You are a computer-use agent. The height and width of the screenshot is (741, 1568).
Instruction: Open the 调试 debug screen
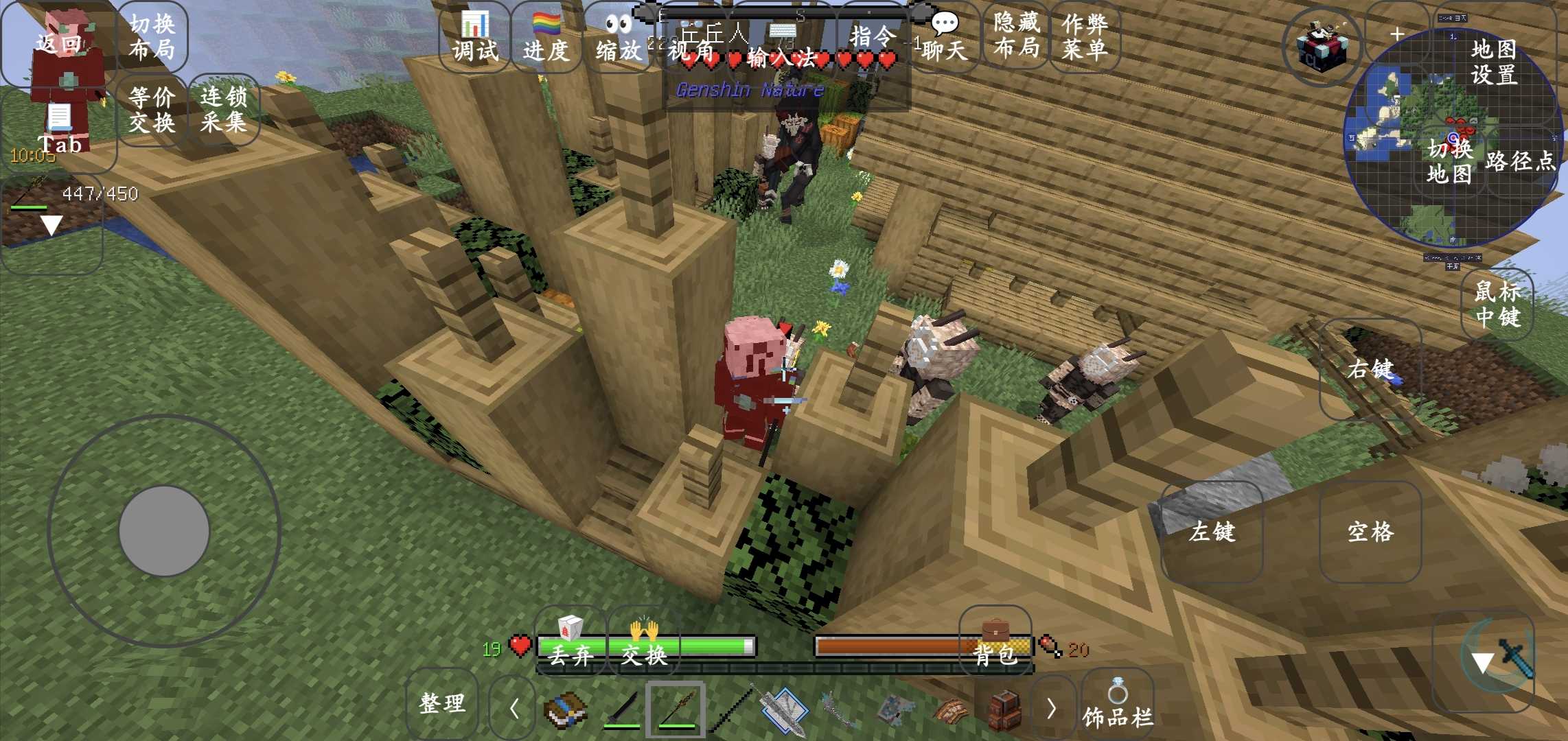[x=475, y=38]
